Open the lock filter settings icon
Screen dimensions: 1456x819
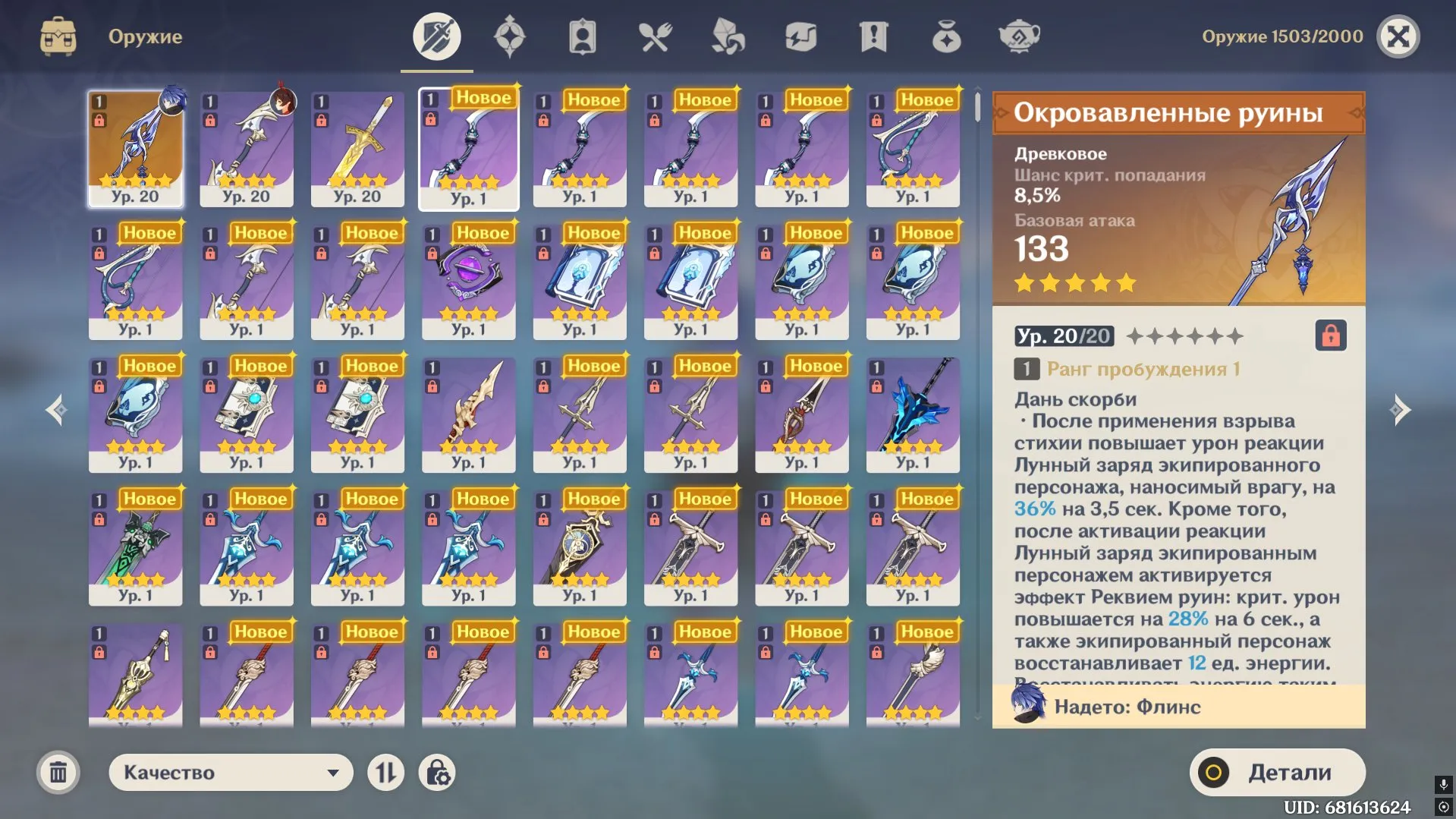437,772
